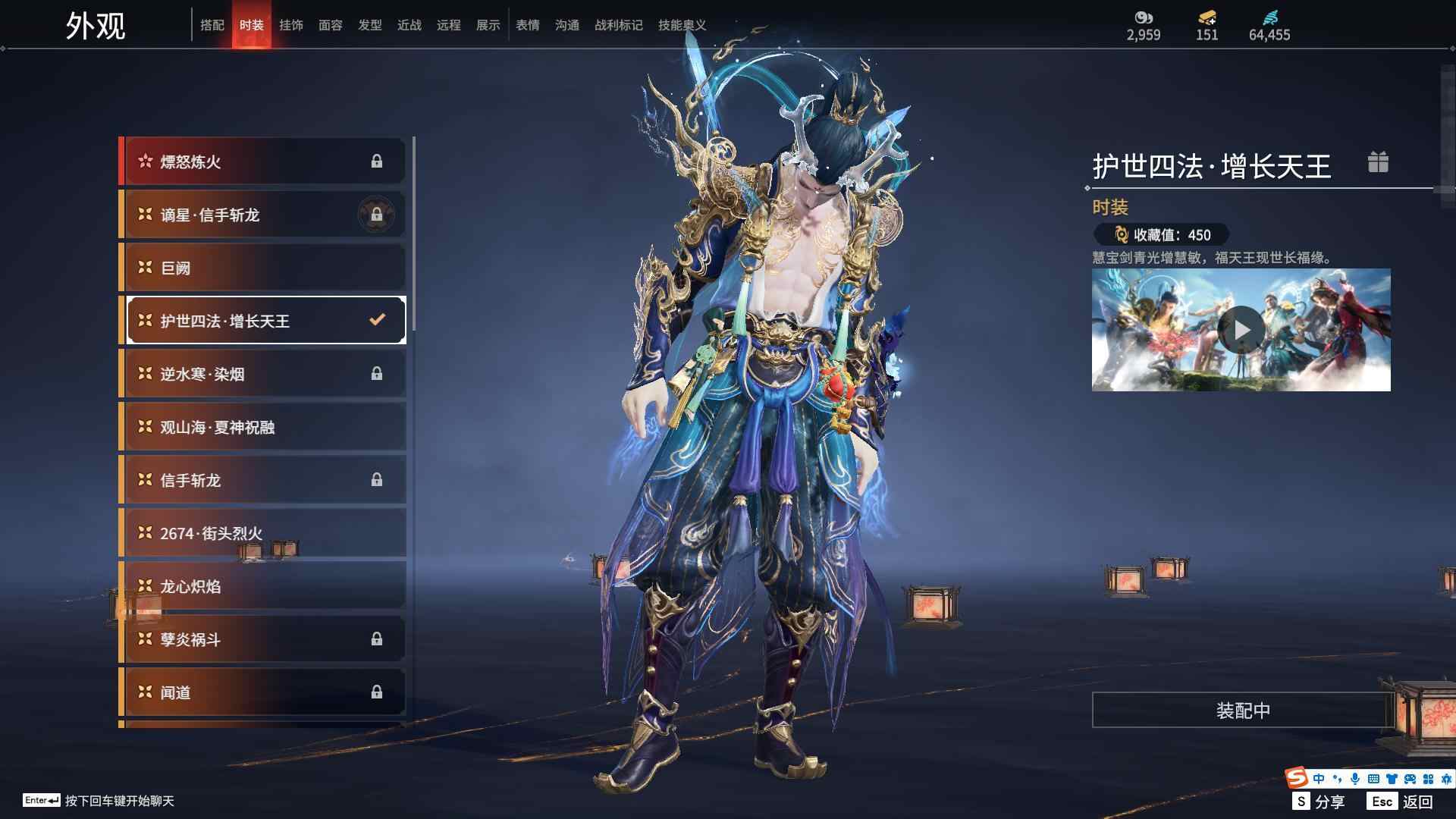Switch to the 搭配 tab
Image resolution: width=1456 pixels, height=819 pixels.
pos(212,25)
